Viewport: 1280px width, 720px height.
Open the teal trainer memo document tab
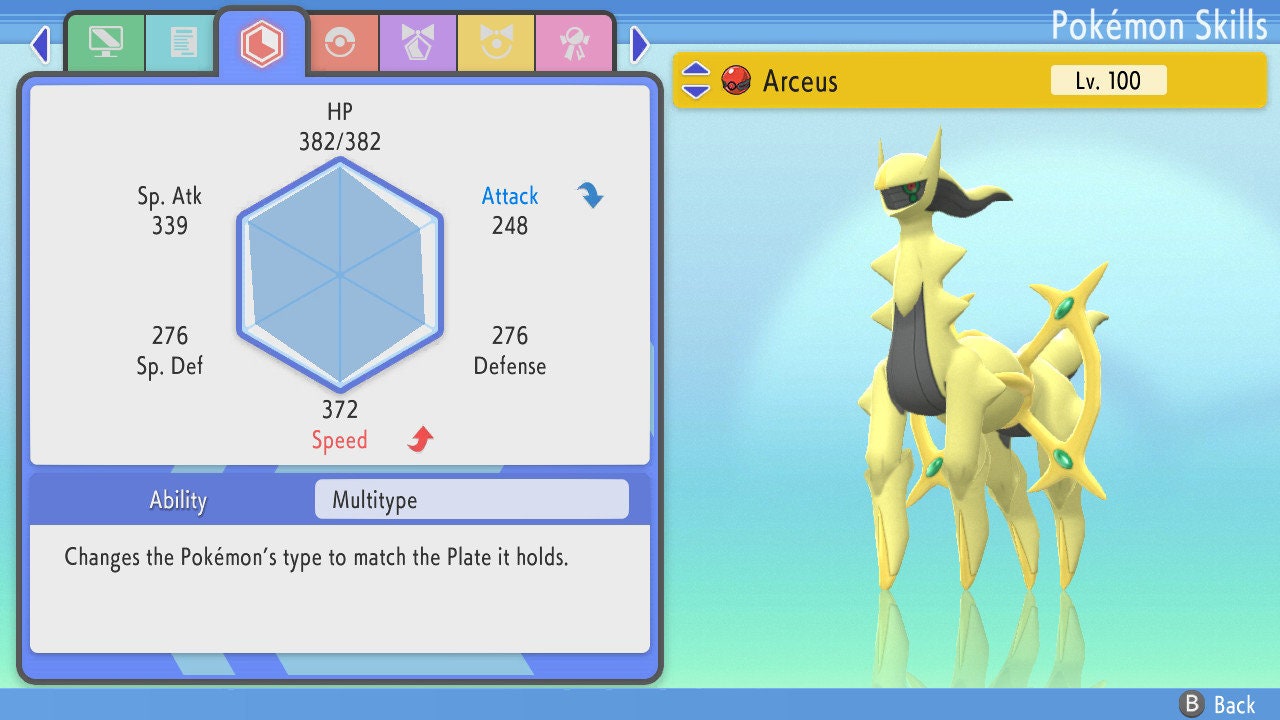[x=183, y=42]
